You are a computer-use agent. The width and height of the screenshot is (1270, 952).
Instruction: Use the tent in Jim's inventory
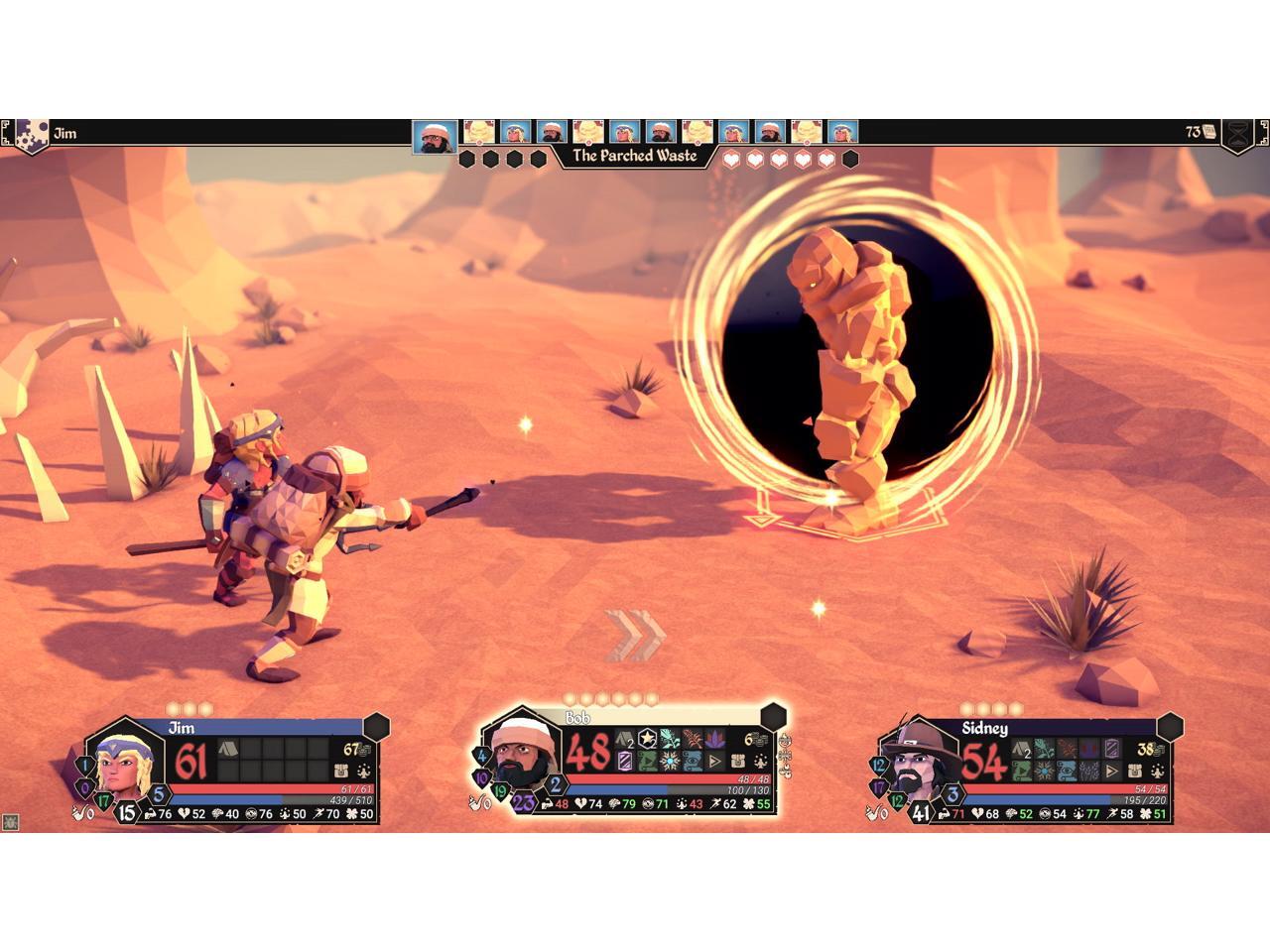[x=227, y=749]
